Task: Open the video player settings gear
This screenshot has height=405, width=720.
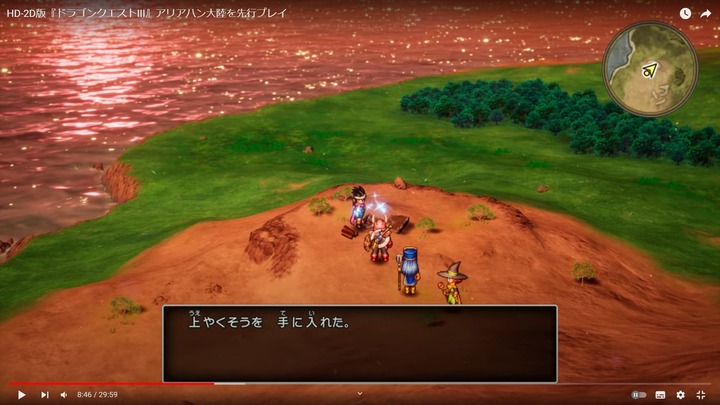Action: (x=681, y=395)
